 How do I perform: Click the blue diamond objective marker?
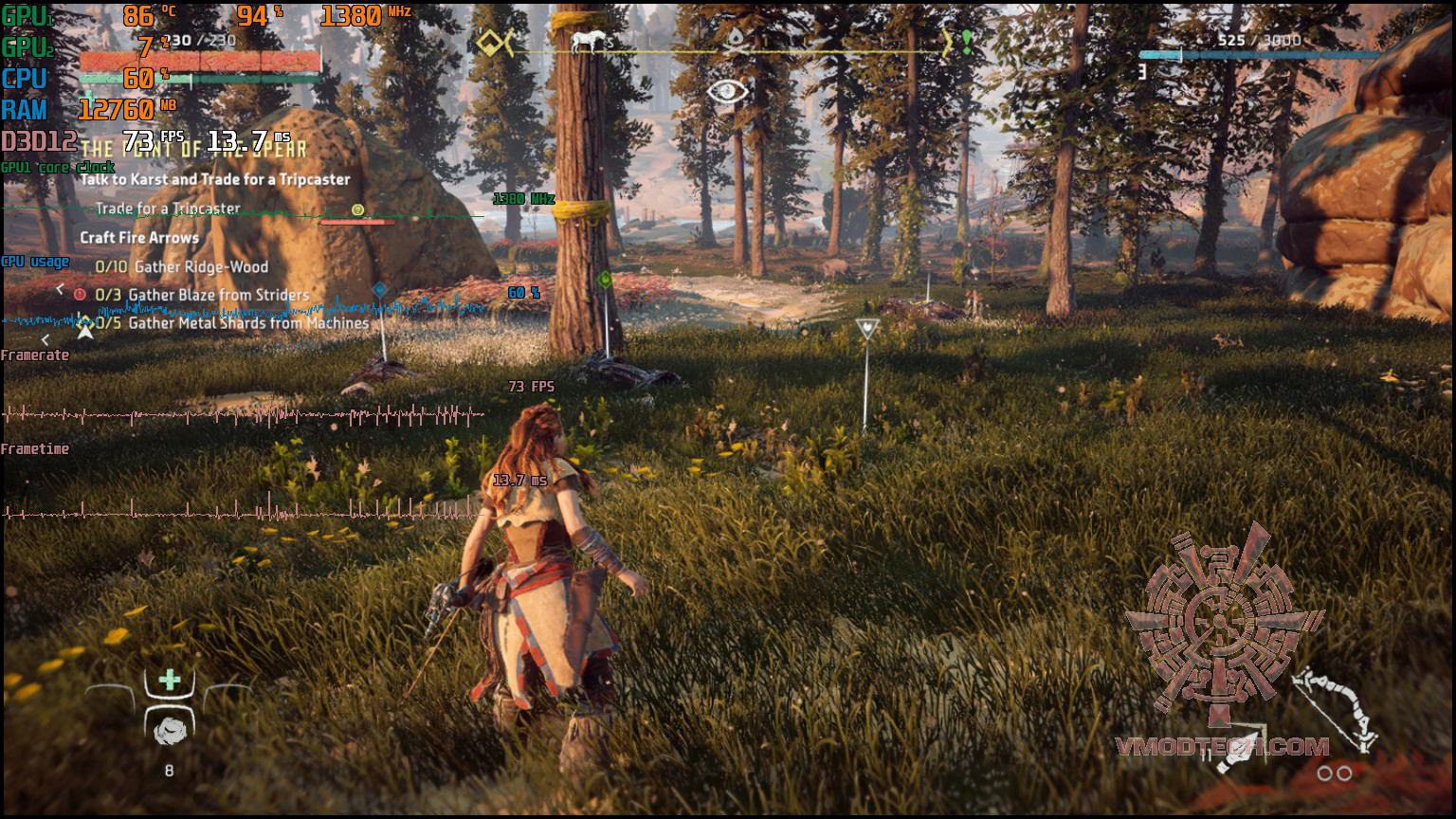tap(380, 289)
